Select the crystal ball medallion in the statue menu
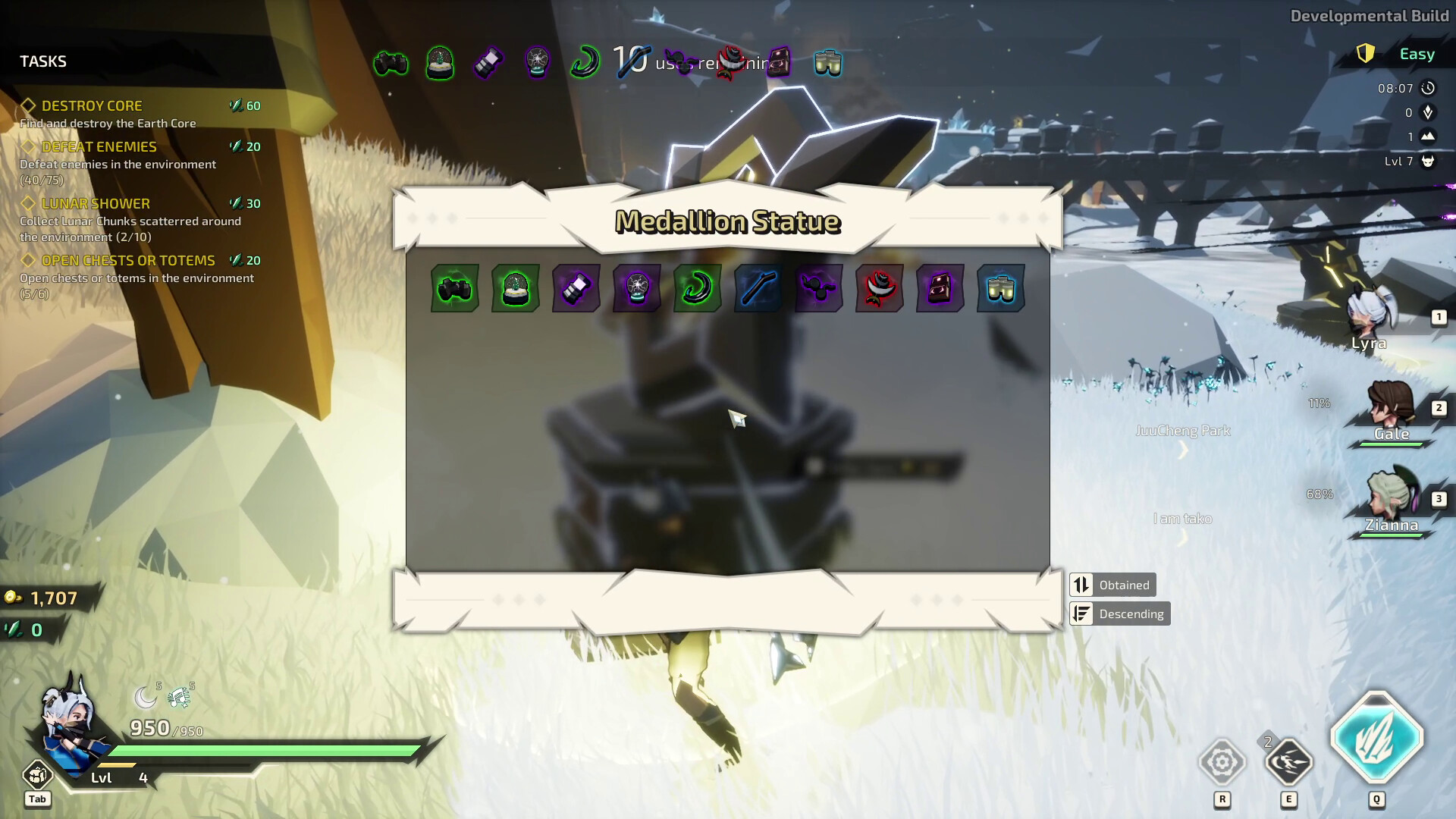The width and height of the screenshot is (1456, 819). point(636,288)
